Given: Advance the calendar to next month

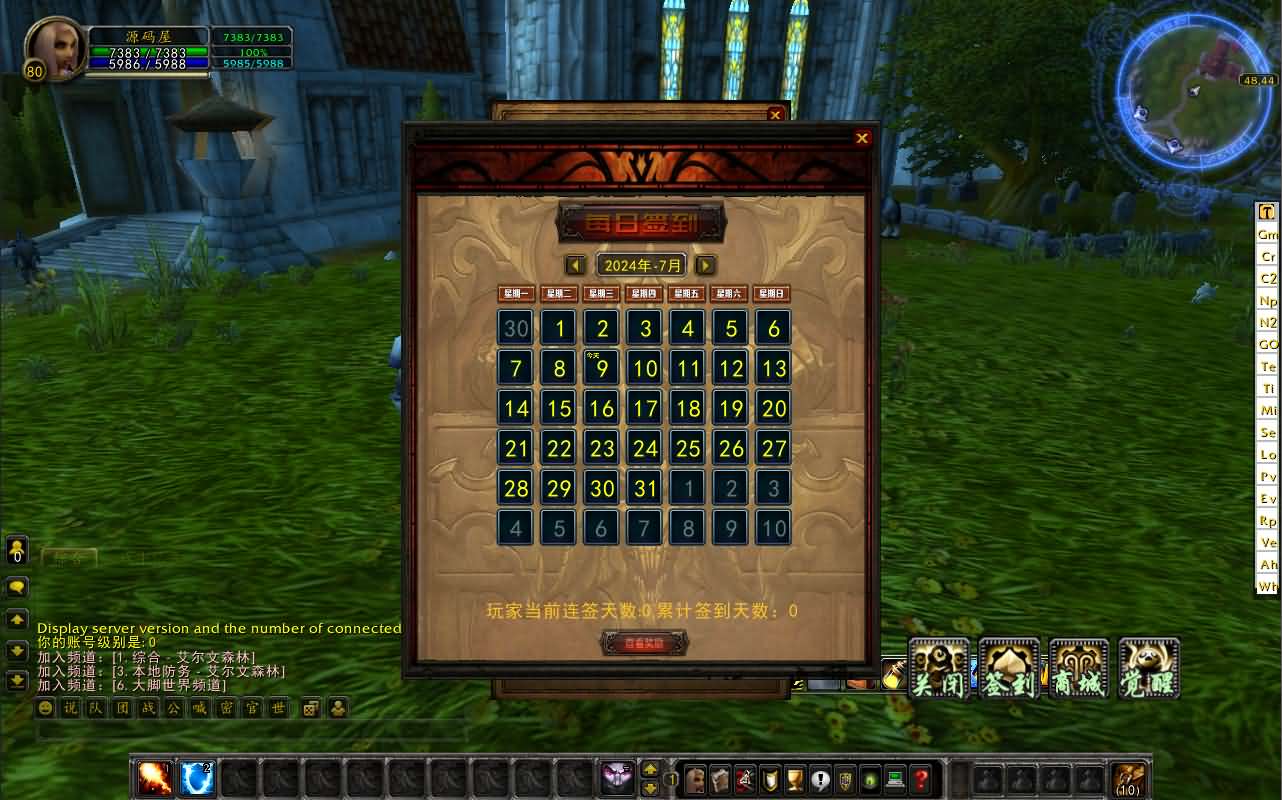Looking at the screenshot, I should pos(706,265).
